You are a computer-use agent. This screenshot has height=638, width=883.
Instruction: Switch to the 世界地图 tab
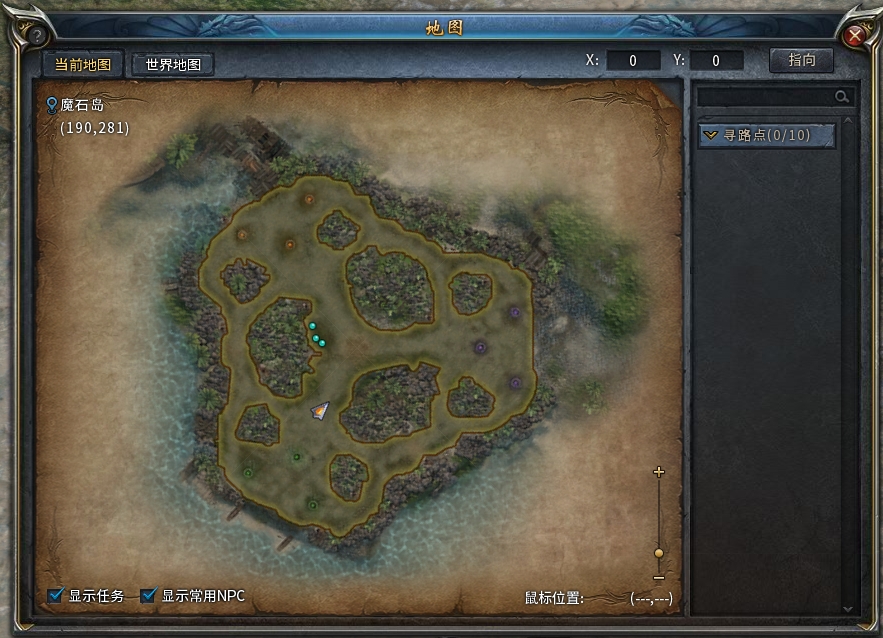(173, 64)
